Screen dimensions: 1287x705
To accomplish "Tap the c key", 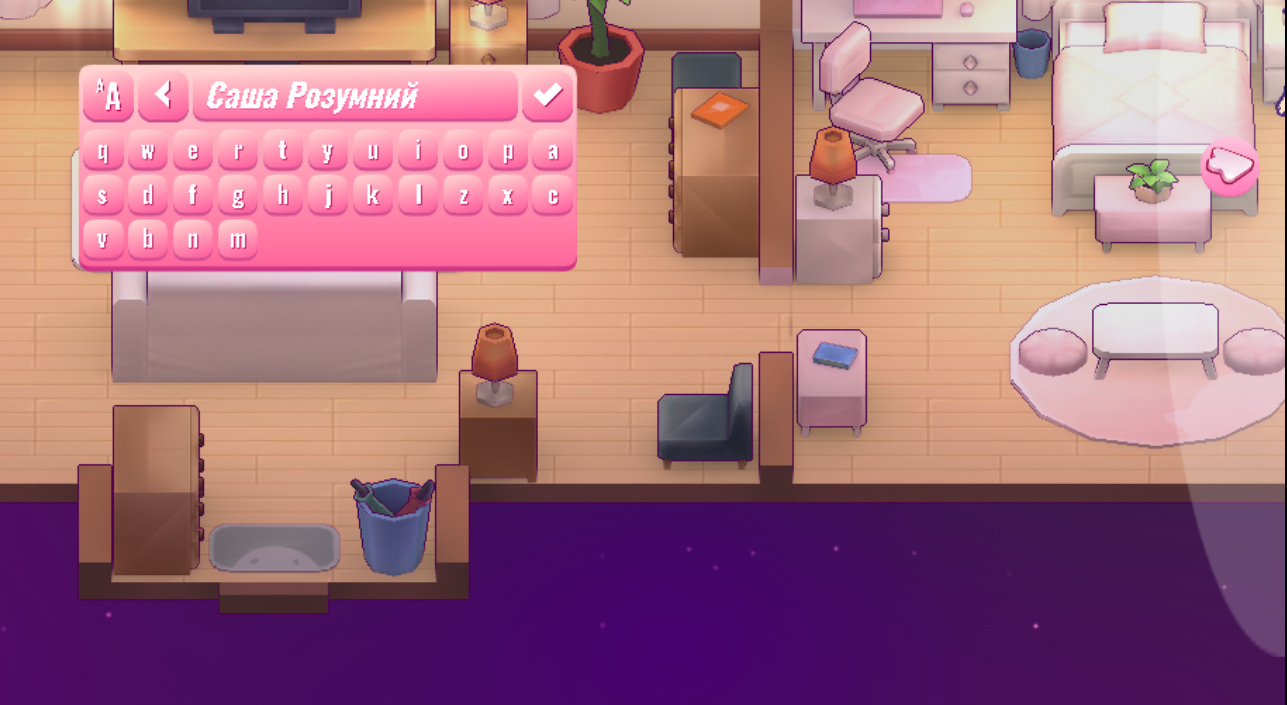I will pyautogui.click(x=552, y=195).
